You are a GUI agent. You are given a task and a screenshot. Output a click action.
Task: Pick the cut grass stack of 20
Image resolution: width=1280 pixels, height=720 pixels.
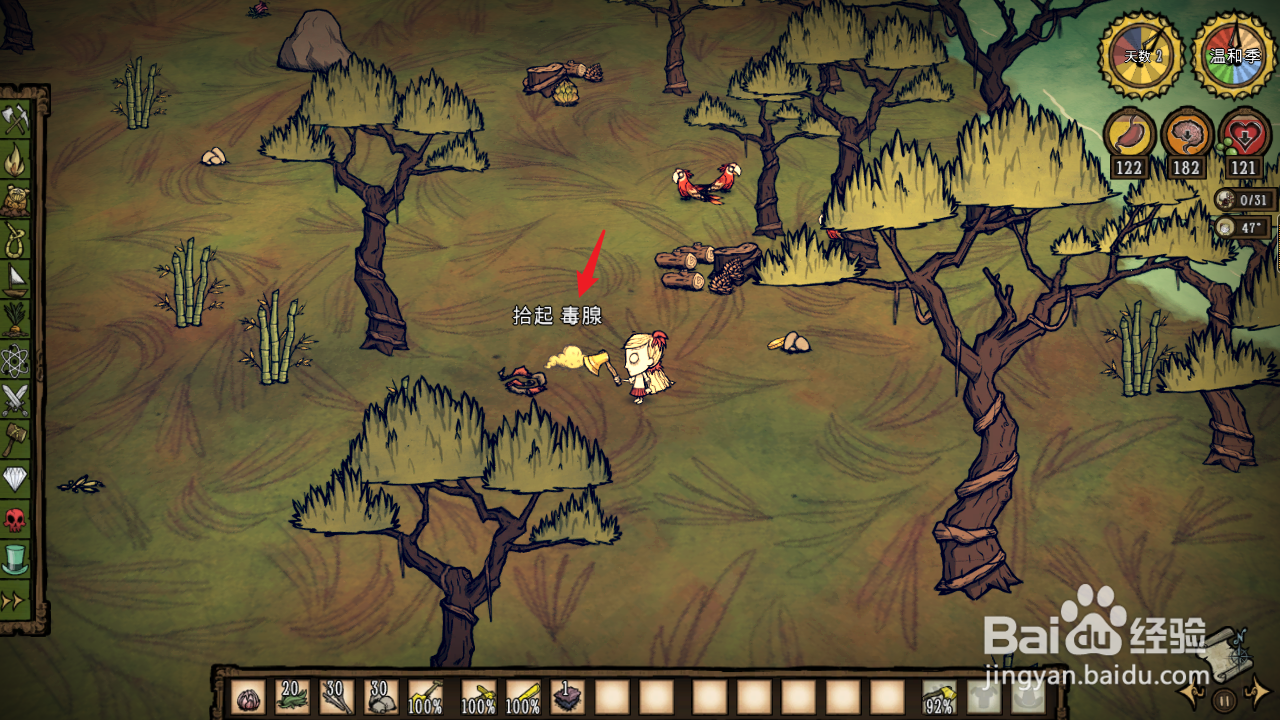292,697
